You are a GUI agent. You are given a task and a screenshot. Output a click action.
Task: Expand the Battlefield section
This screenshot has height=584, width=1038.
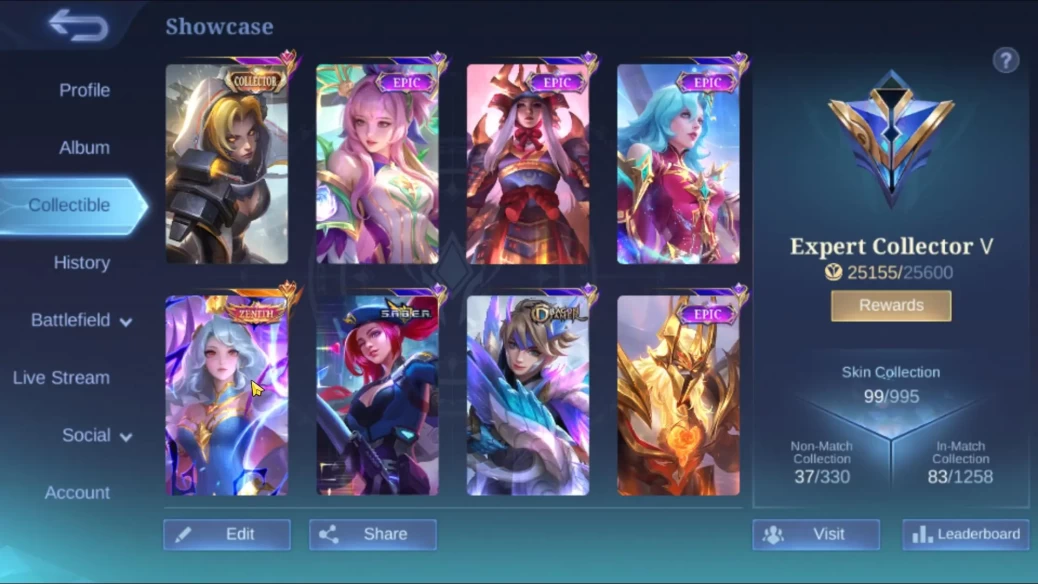click(81, 321)
